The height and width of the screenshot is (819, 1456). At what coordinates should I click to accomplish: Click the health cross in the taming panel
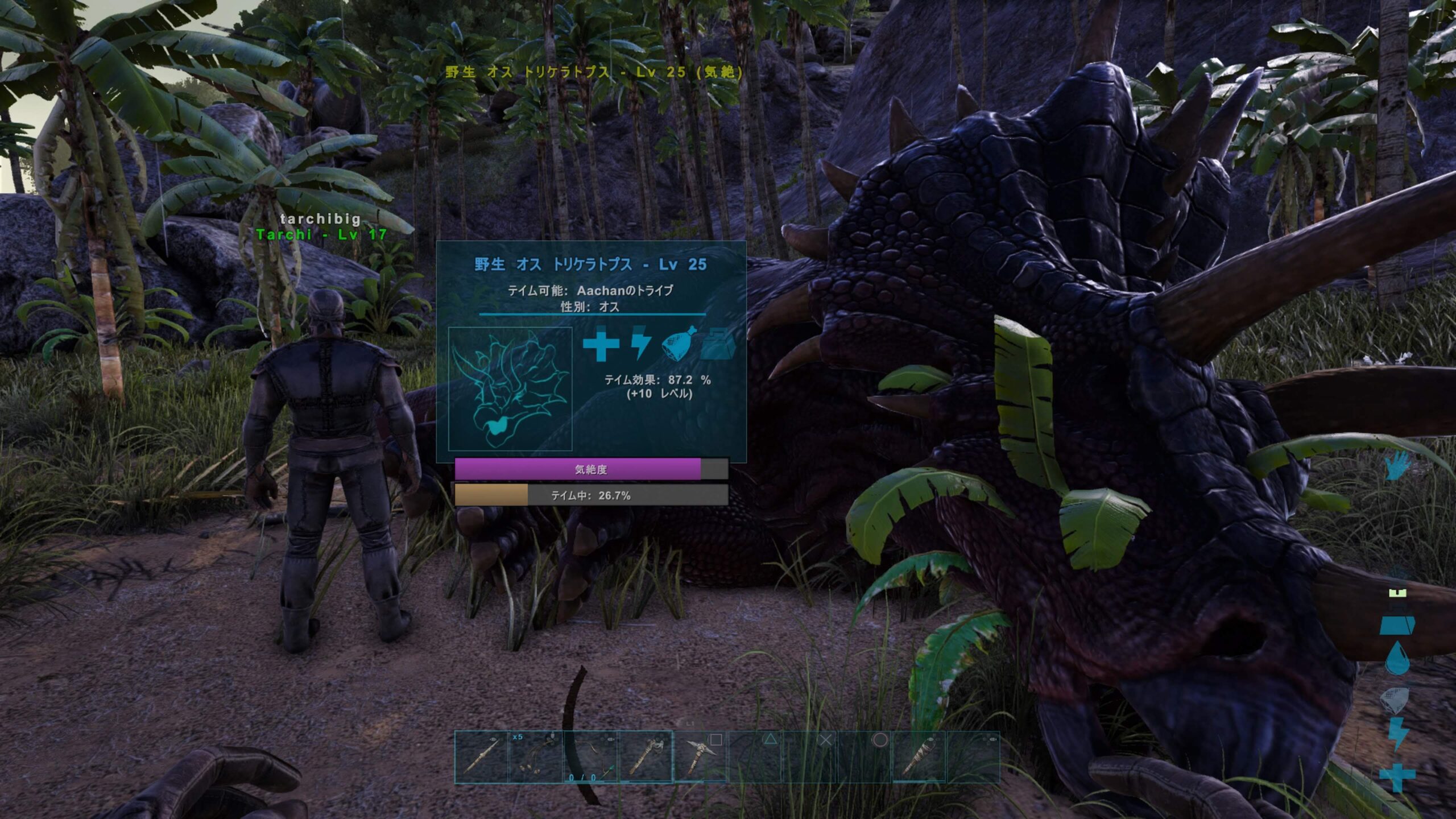click(601, 345)
